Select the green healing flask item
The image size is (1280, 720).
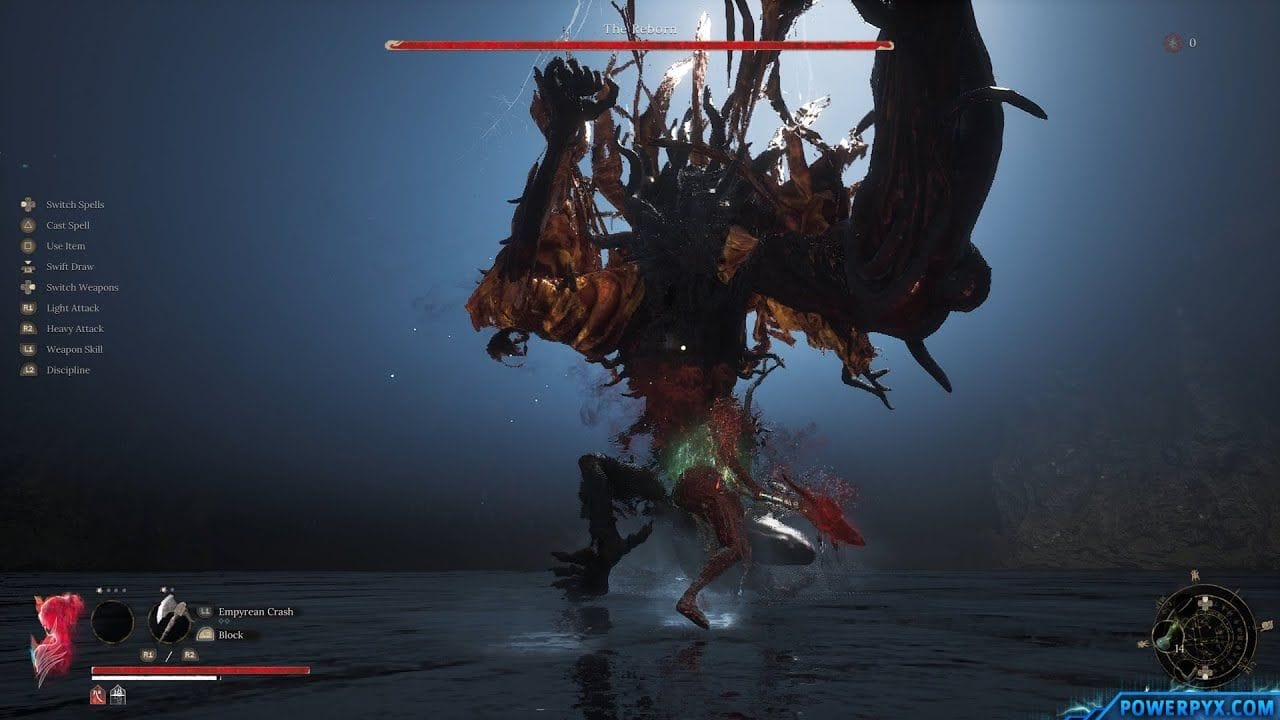click(1164, 636)
